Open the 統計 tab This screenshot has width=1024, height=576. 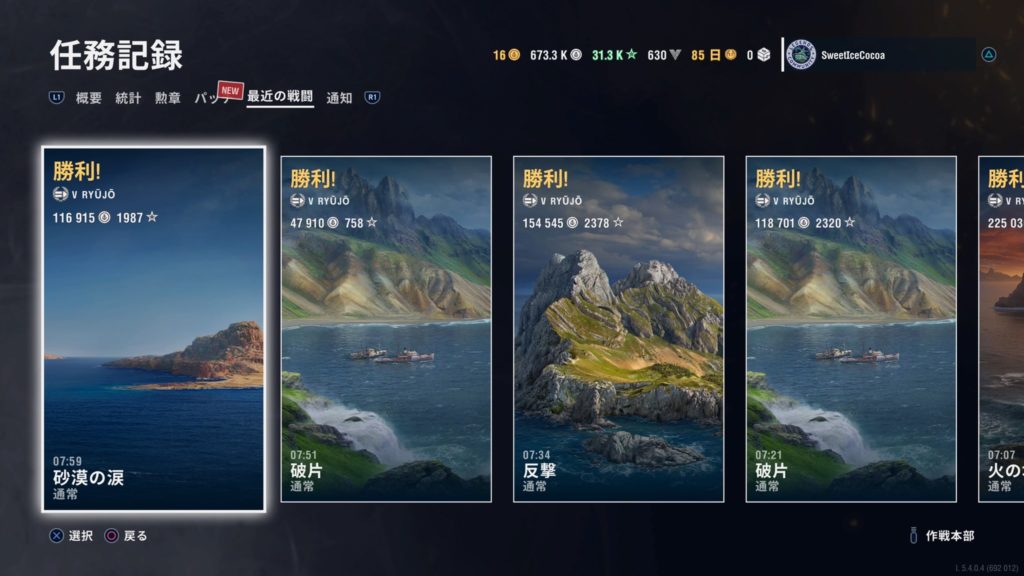coord(128,98)
